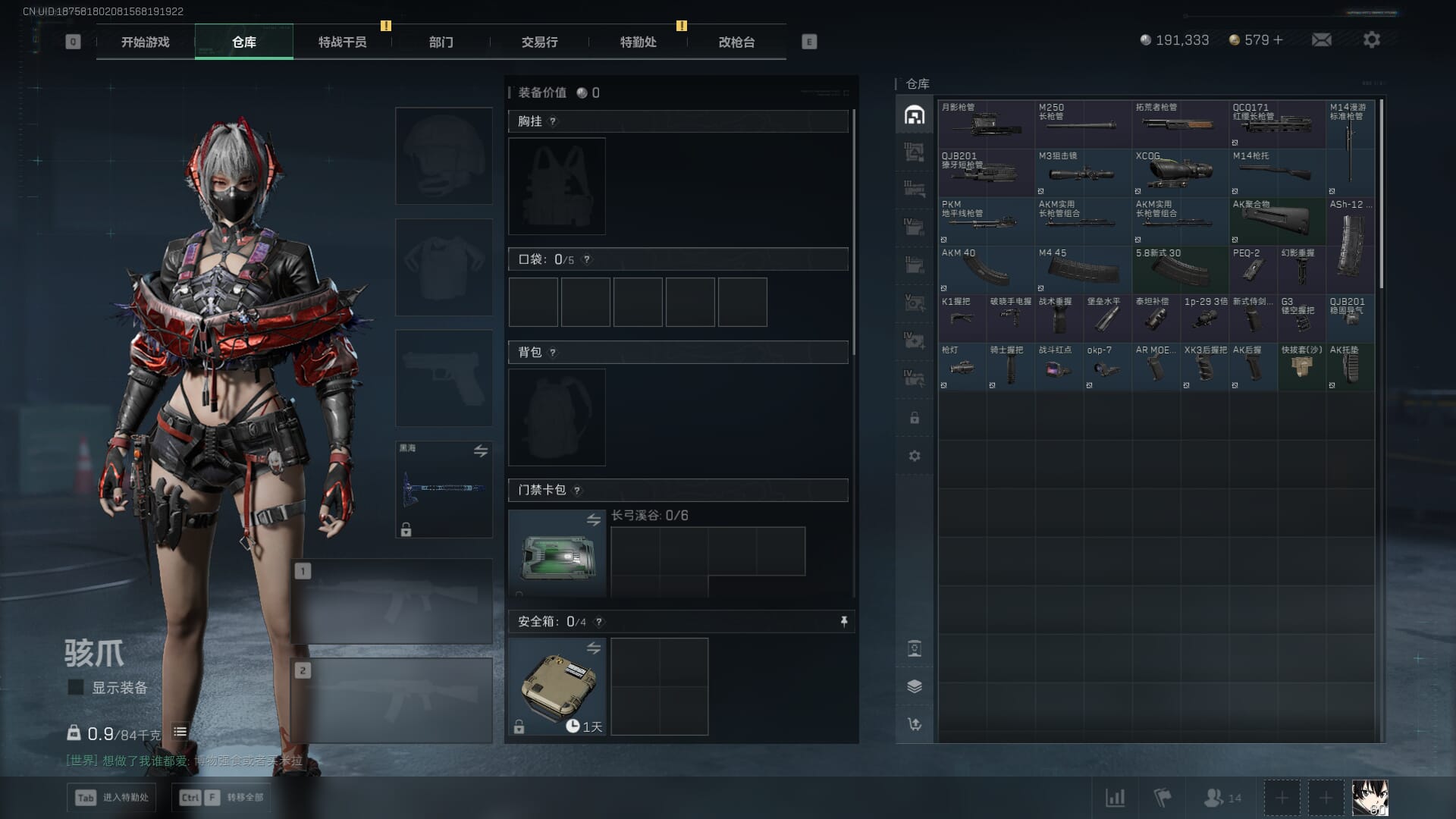Screen dimensions: 1456x819
Task: Open the 交易行 market tab
Action: (x=539, y=42)
